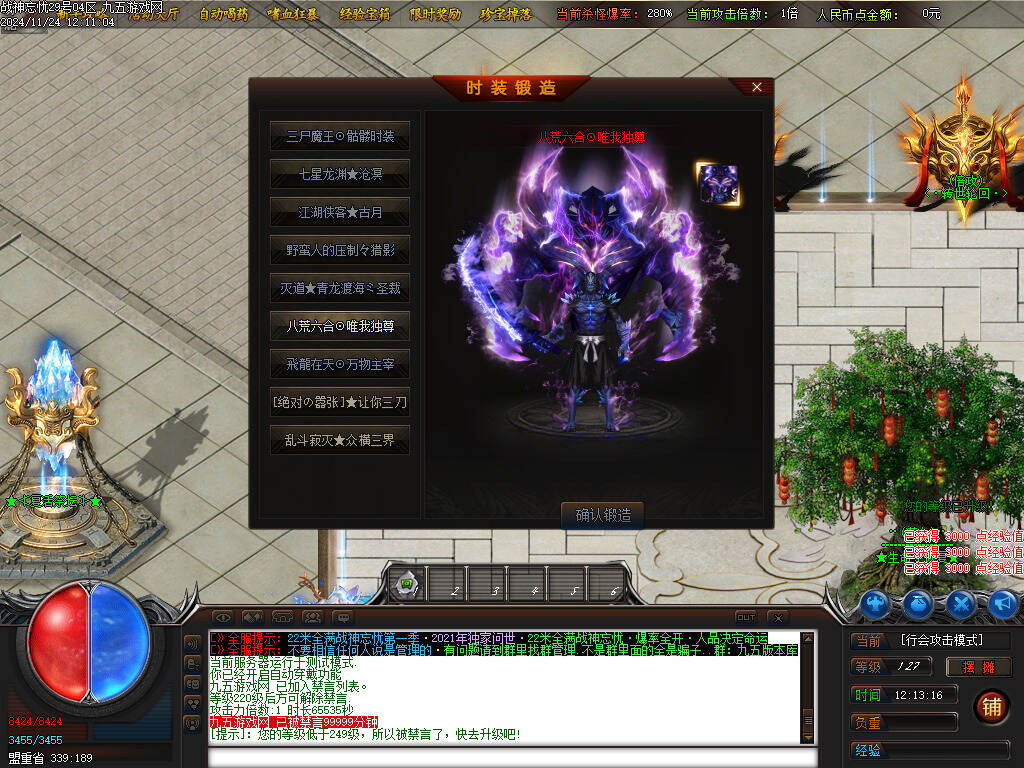
Task: Open the 限时奖励 timed rewards menu
Action: coord(435,14)
